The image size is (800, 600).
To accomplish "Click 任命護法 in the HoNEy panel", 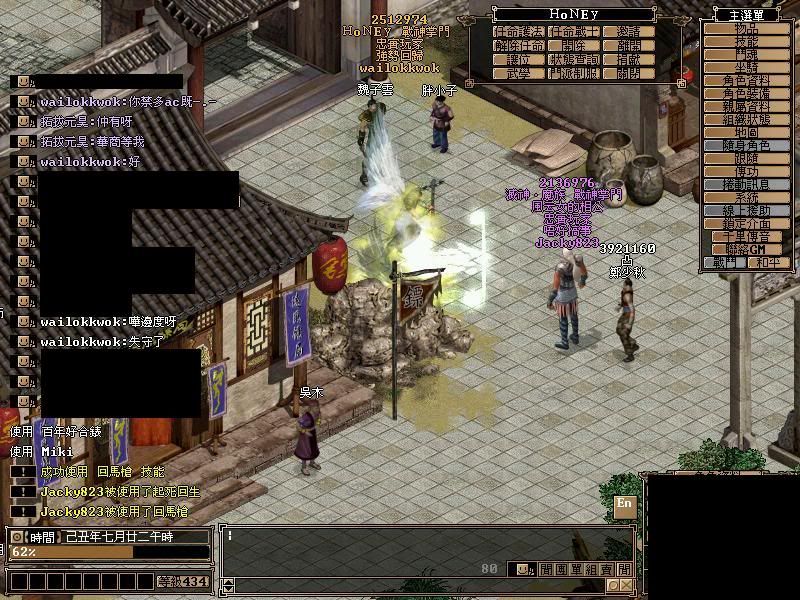I will [518, 32].
